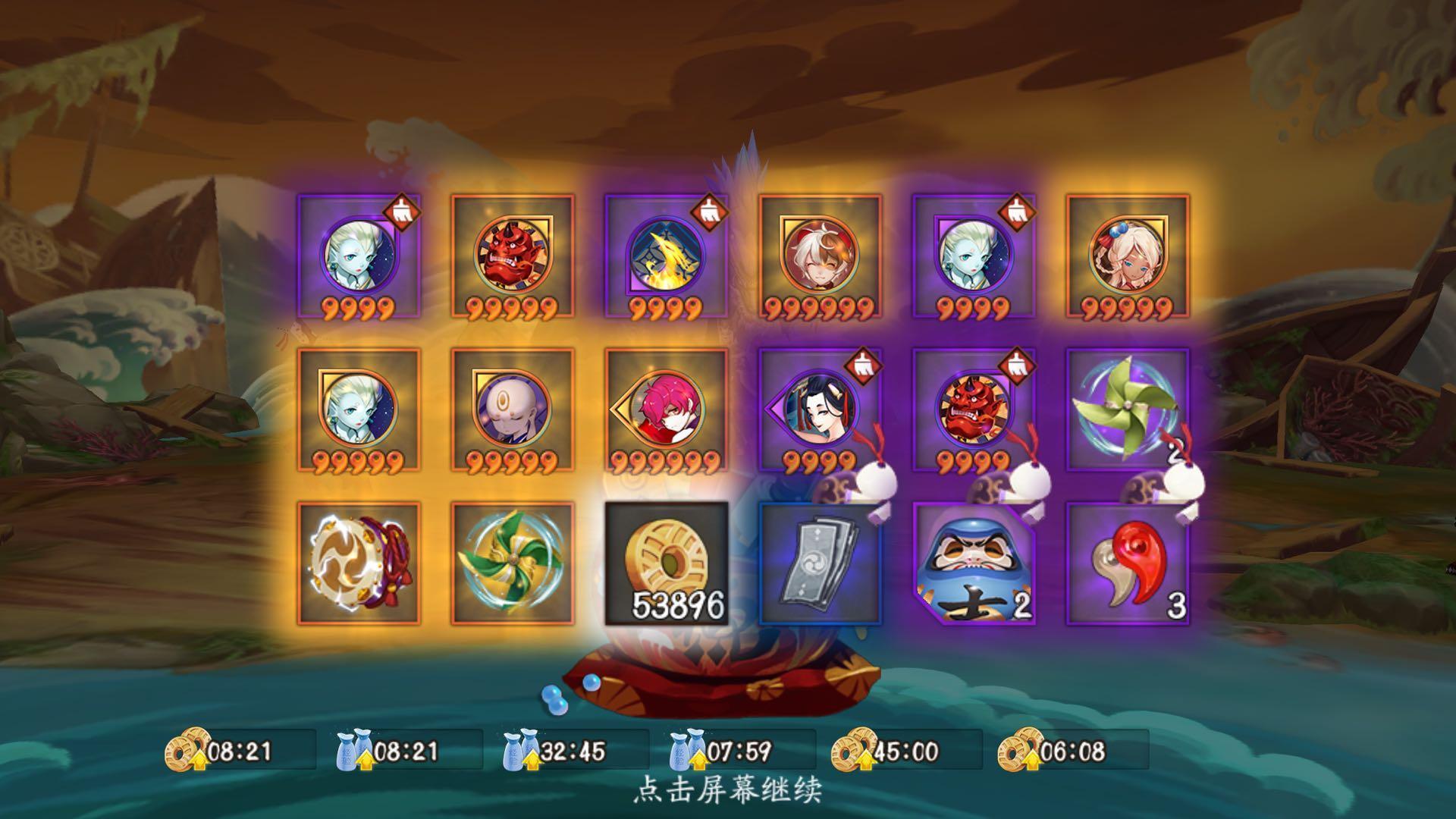
Task: Select the purple-framed pinwheel reward
Action: point(1127,409)
